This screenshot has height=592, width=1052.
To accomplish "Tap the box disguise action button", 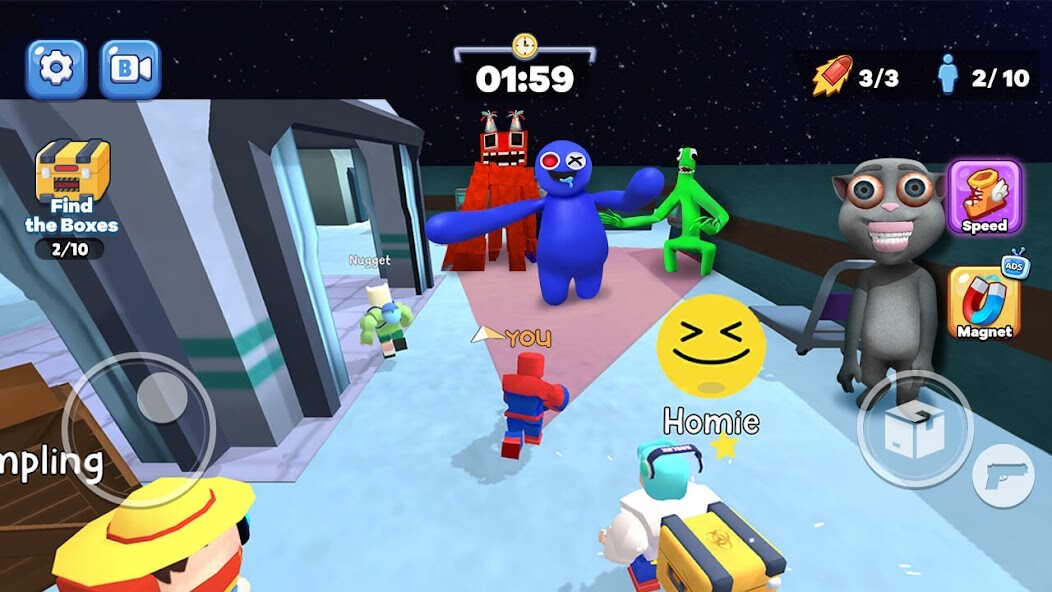I will [915, 430].
